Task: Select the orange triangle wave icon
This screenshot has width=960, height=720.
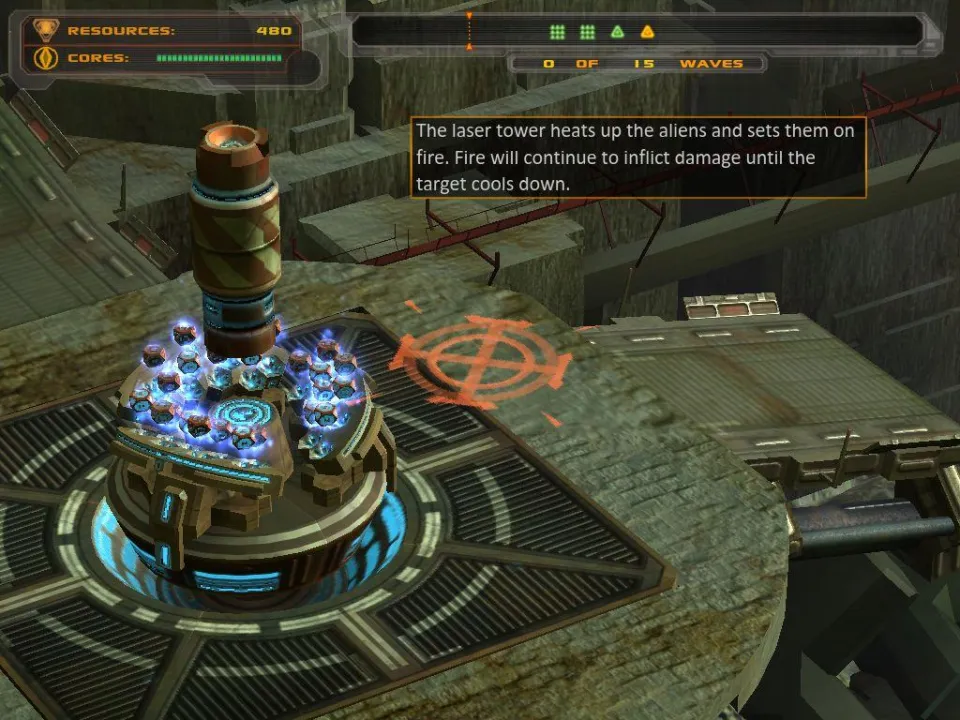Action: (x=647, y=32)
